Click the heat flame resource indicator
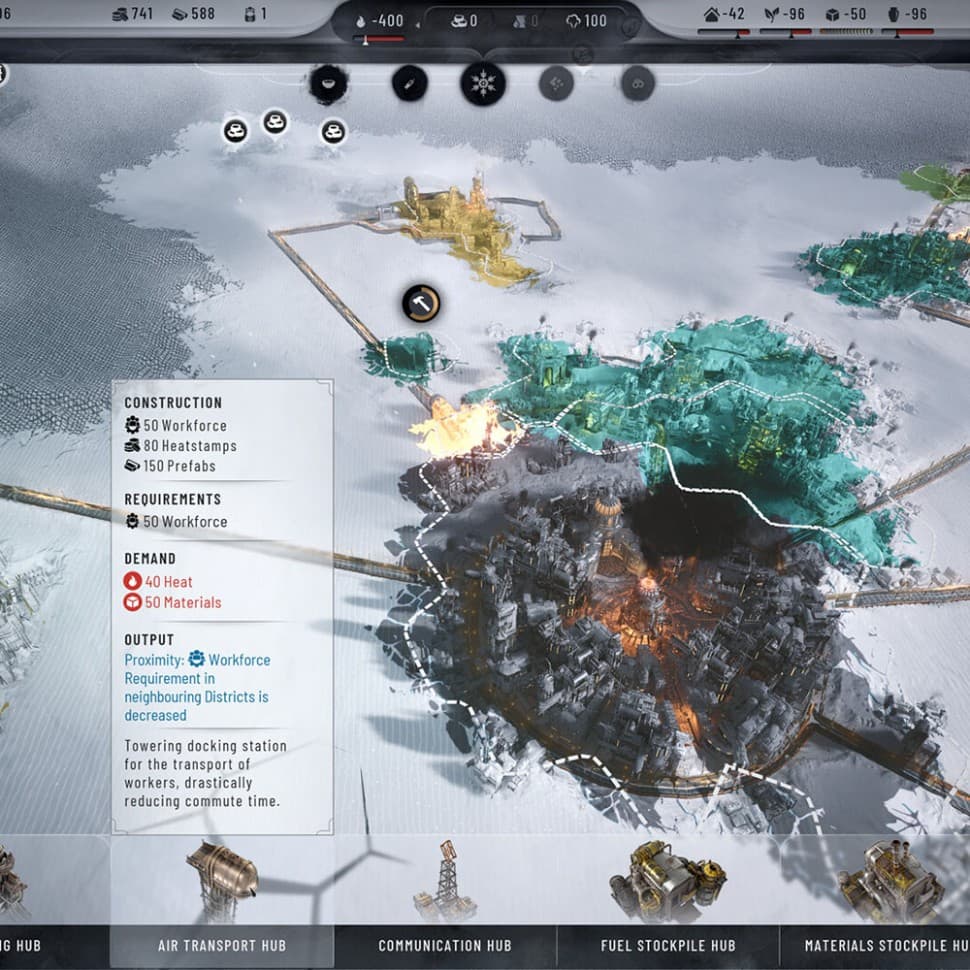 point(380,21)
